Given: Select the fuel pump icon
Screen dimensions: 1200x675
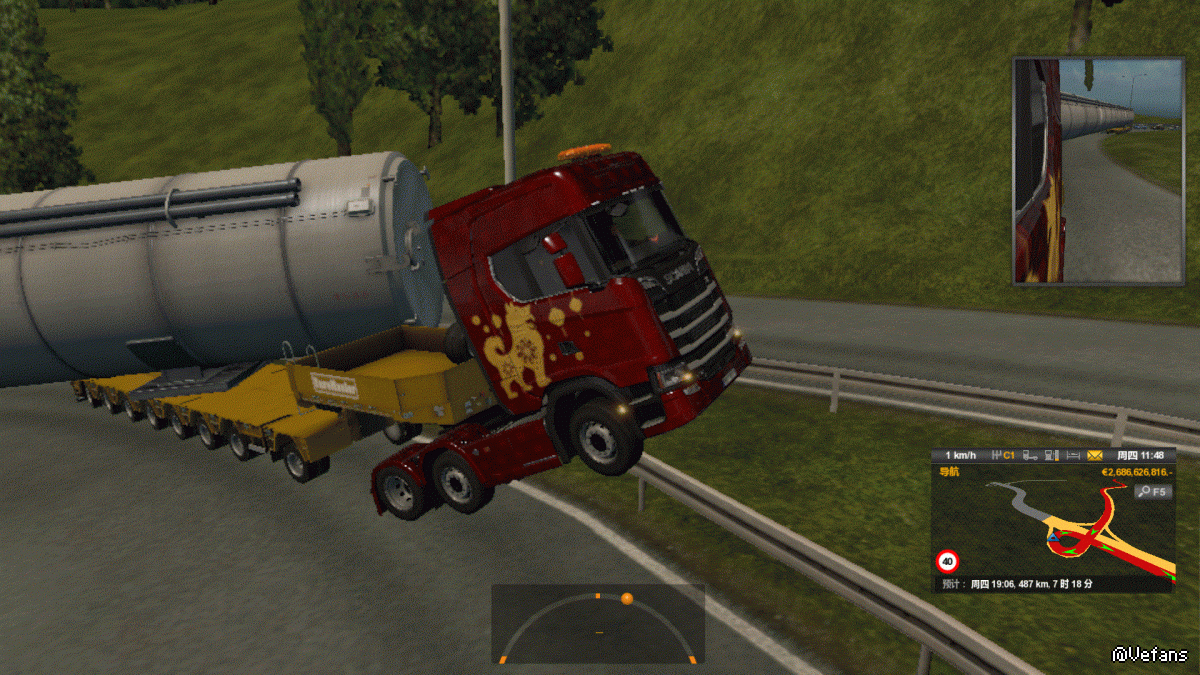Looking at the screenshot, I should click(1051, 455).
